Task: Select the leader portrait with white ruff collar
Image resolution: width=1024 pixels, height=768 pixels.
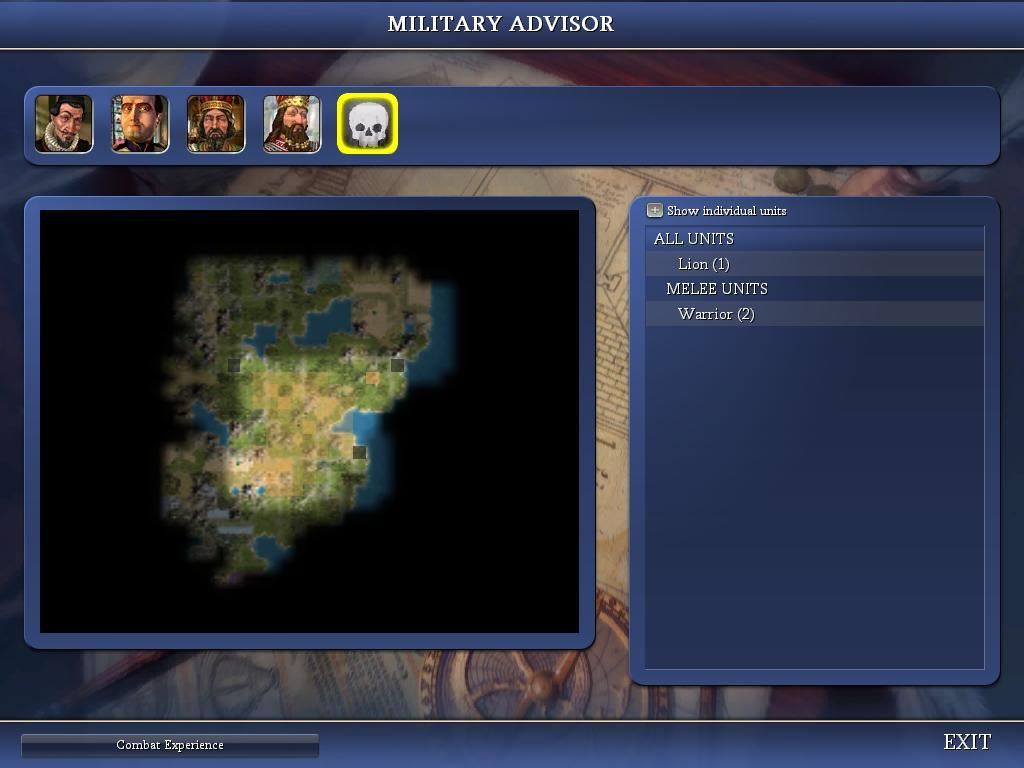Action: tap(64, 124)
